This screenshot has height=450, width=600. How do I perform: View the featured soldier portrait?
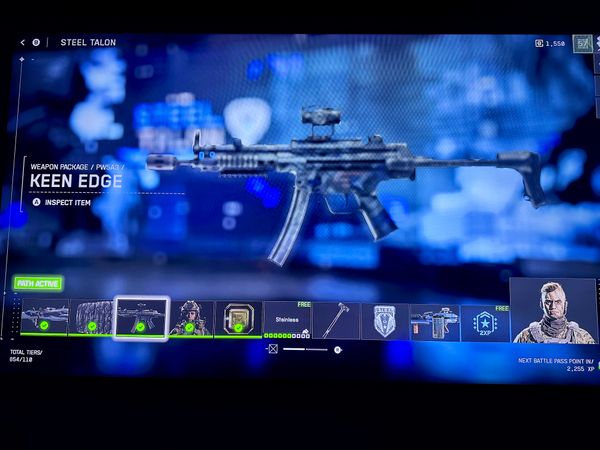tap(553, 311)
